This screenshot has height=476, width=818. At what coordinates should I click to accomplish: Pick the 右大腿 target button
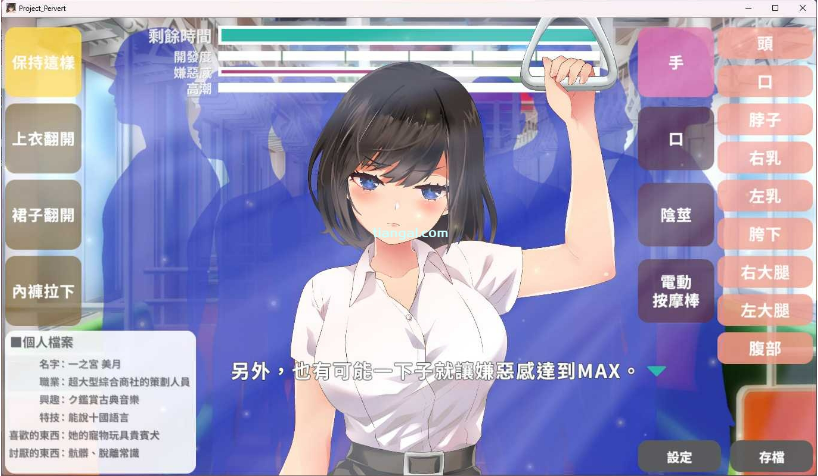(x=765, y=272)
